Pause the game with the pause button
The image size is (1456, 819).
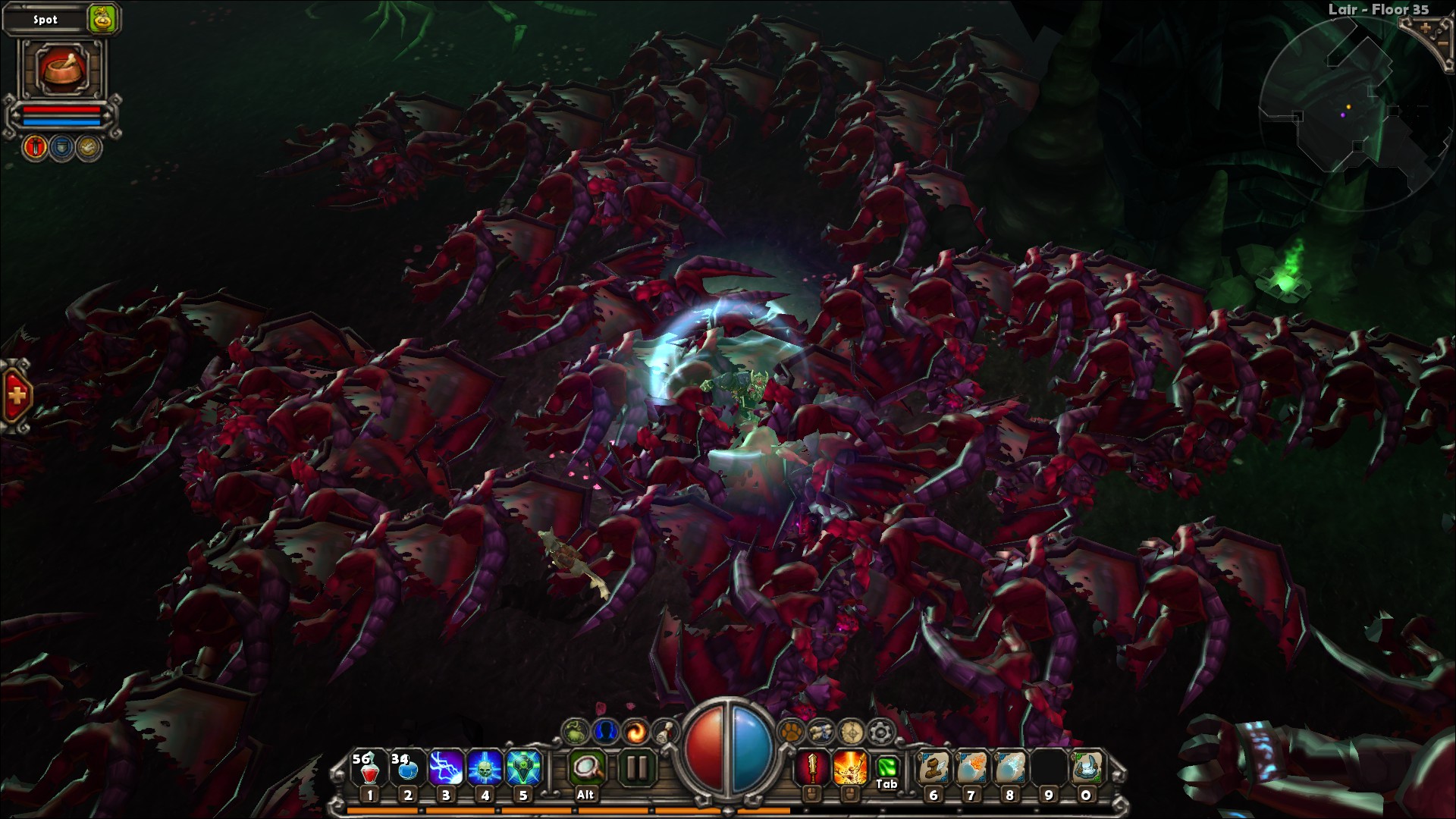point(637,767)
